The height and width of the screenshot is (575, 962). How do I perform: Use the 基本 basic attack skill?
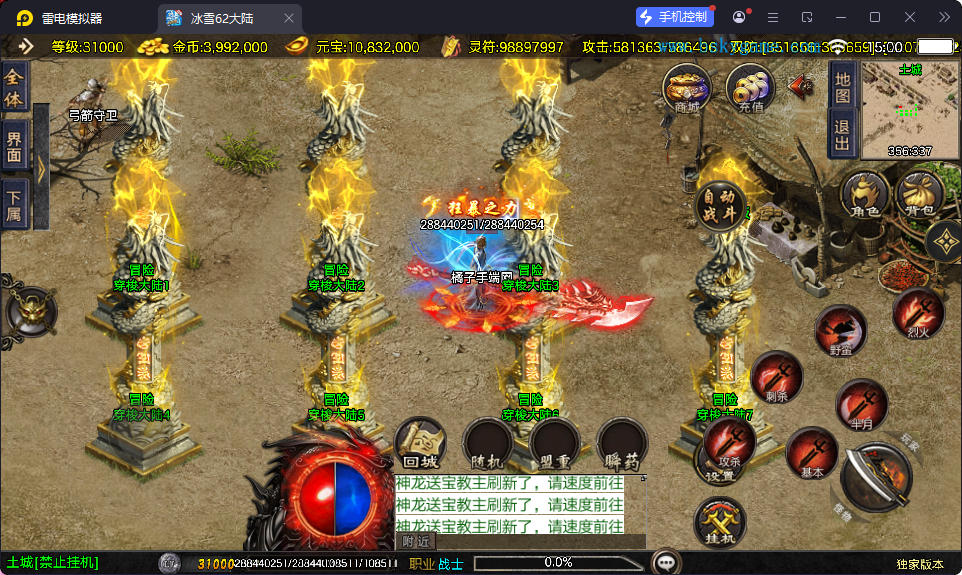[x=812, y=452]
